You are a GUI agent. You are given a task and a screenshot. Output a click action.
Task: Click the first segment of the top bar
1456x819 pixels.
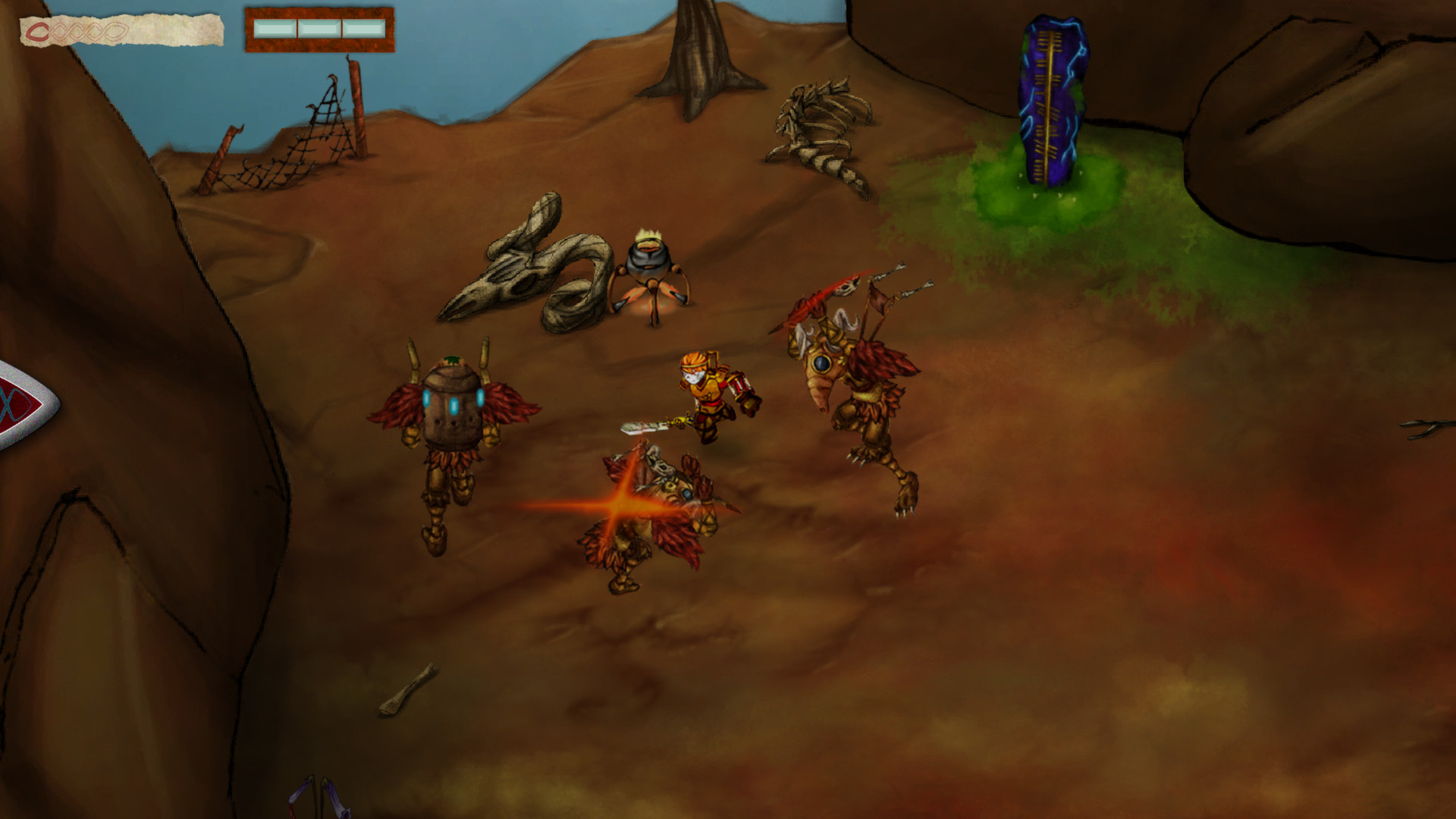coord(275,29)
